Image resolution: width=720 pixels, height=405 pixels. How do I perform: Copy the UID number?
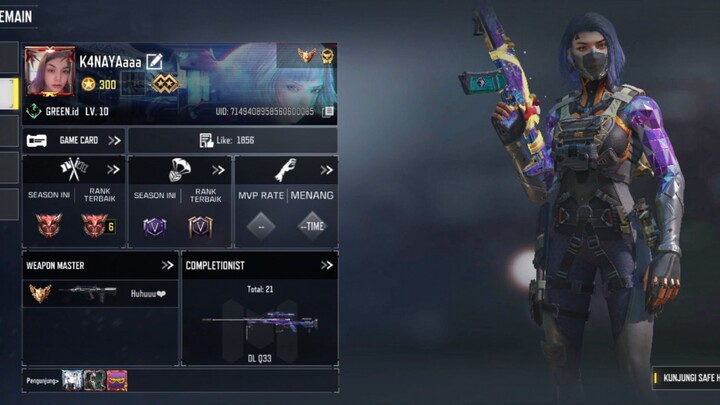point(328,111)
